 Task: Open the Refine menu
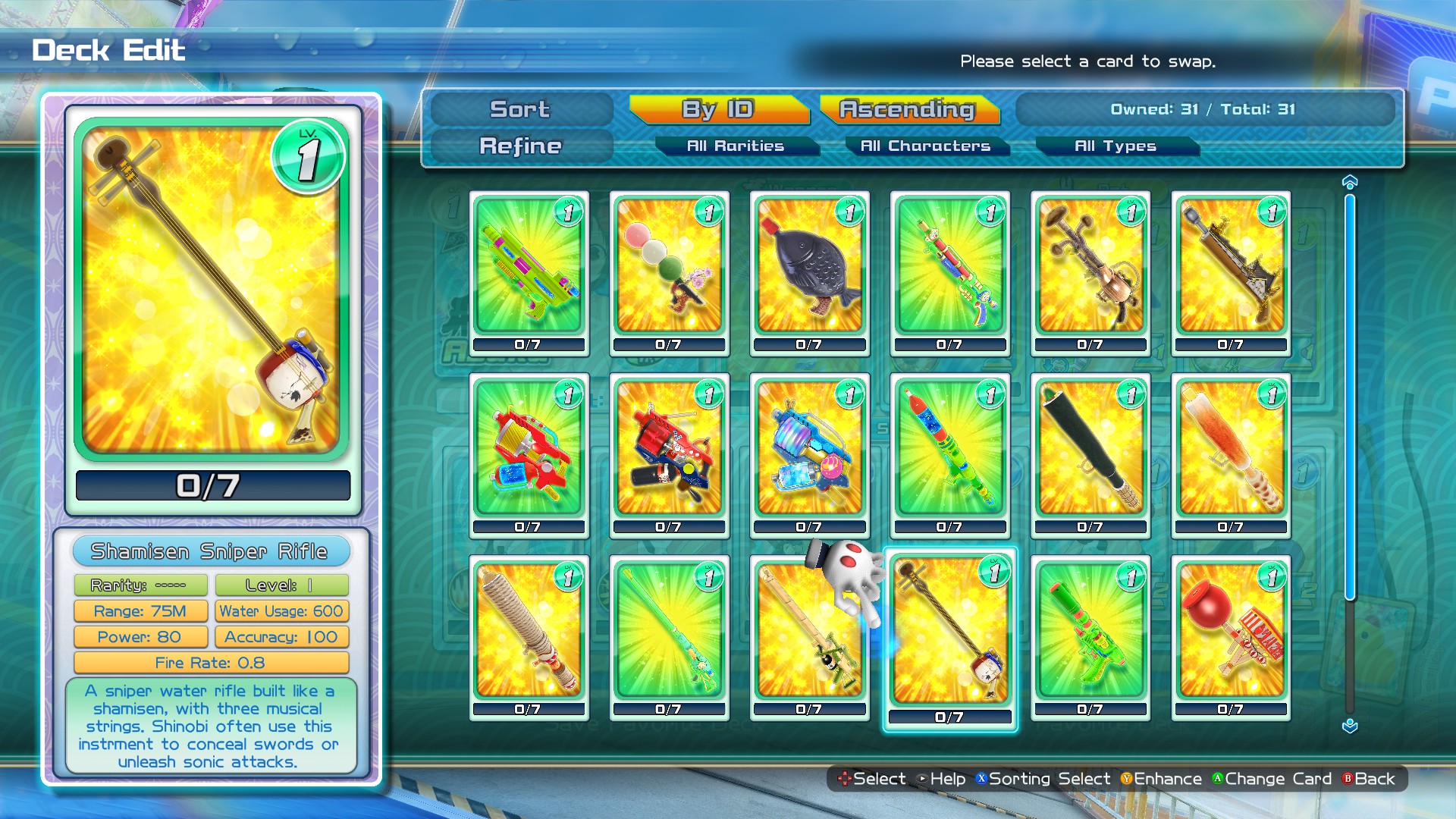[520, 146]
